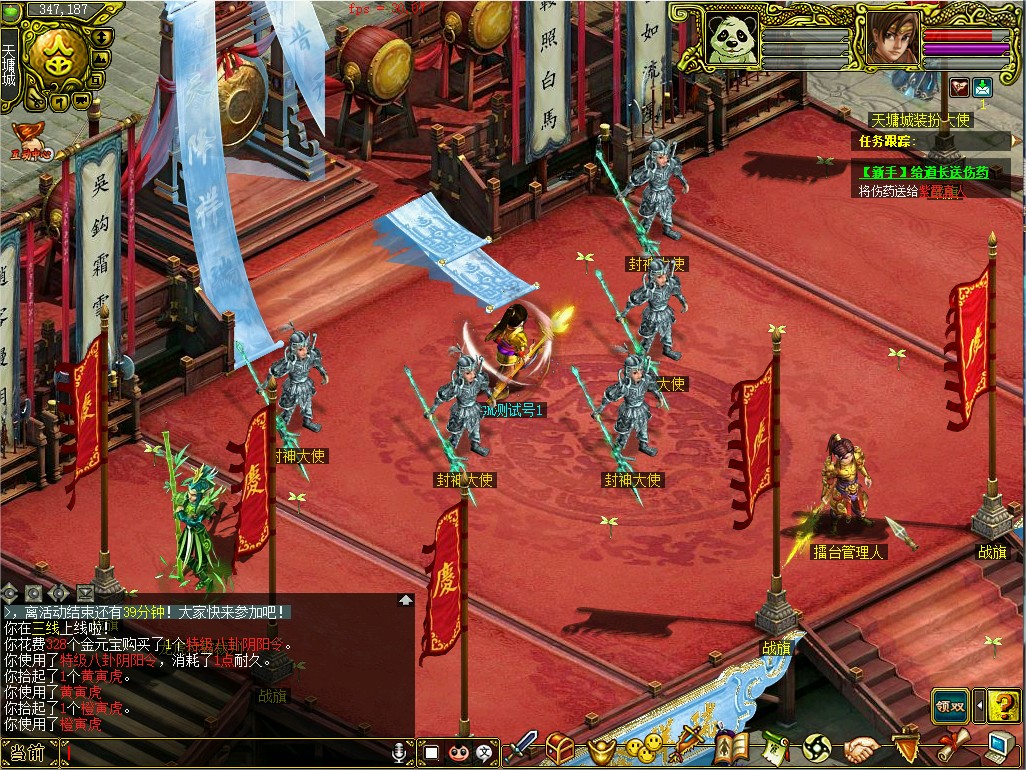Open the smiley faces friends icon
1026x770 pixels.
(645, 747)
